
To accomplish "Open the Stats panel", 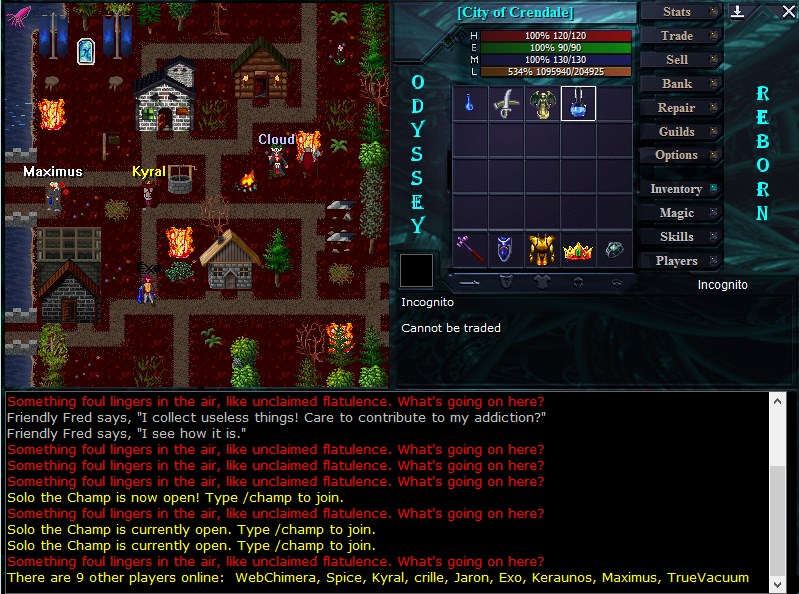I will [x=678, y=12].
